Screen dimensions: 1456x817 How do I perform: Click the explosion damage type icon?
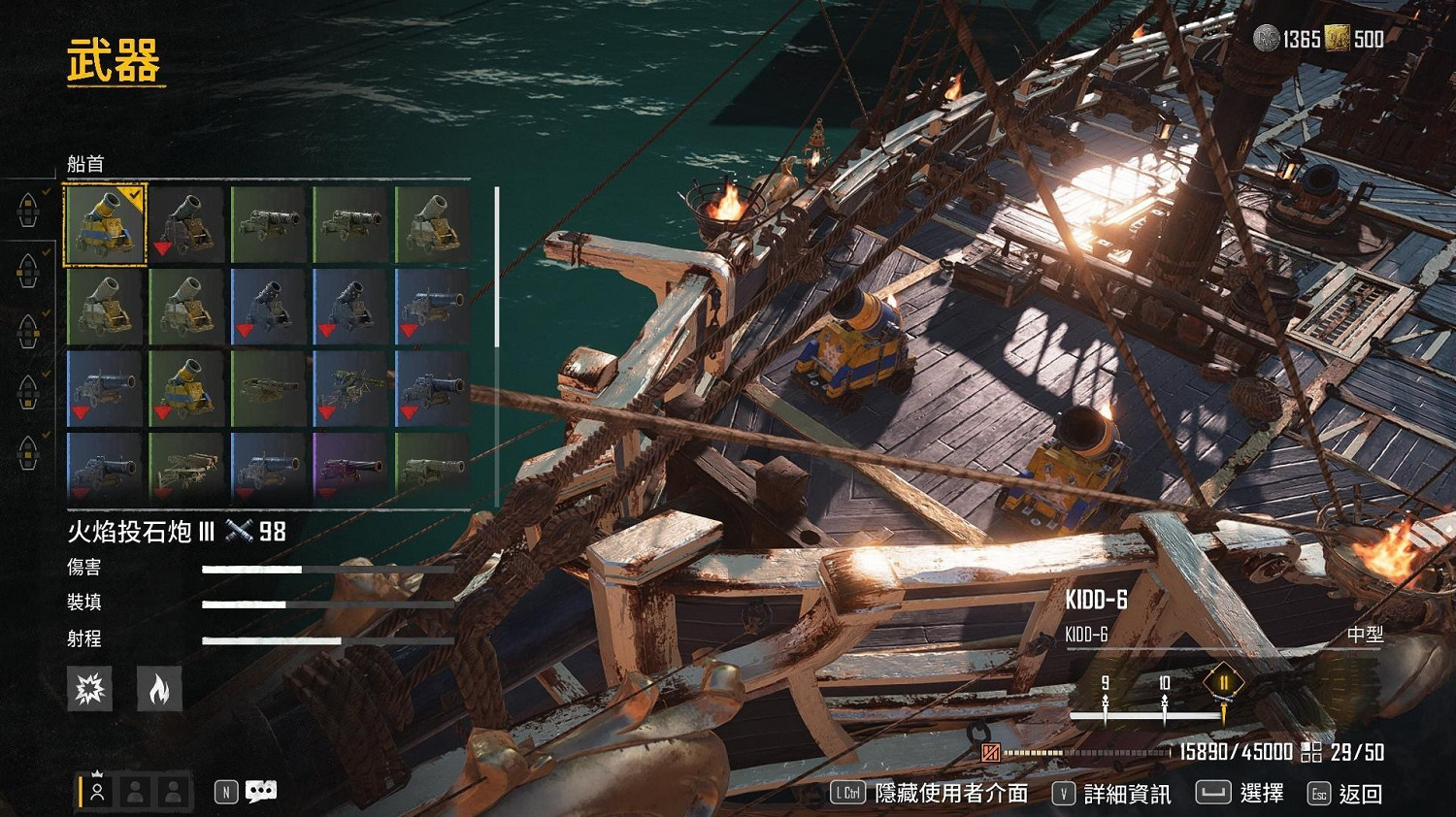pyautogui.click(x=89, y=689)
